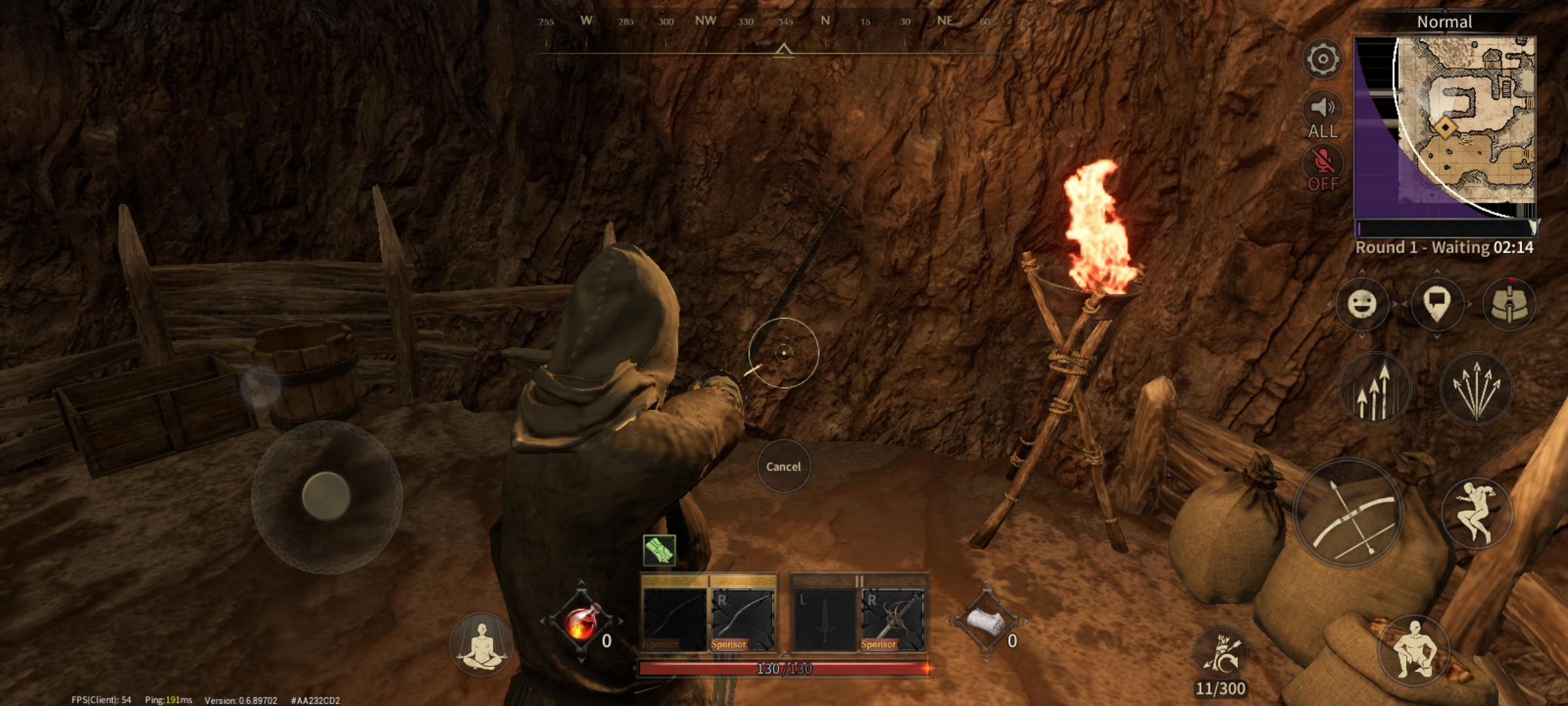
Task: Activate the three-arrow volley skill
Action: point(1374,389)
